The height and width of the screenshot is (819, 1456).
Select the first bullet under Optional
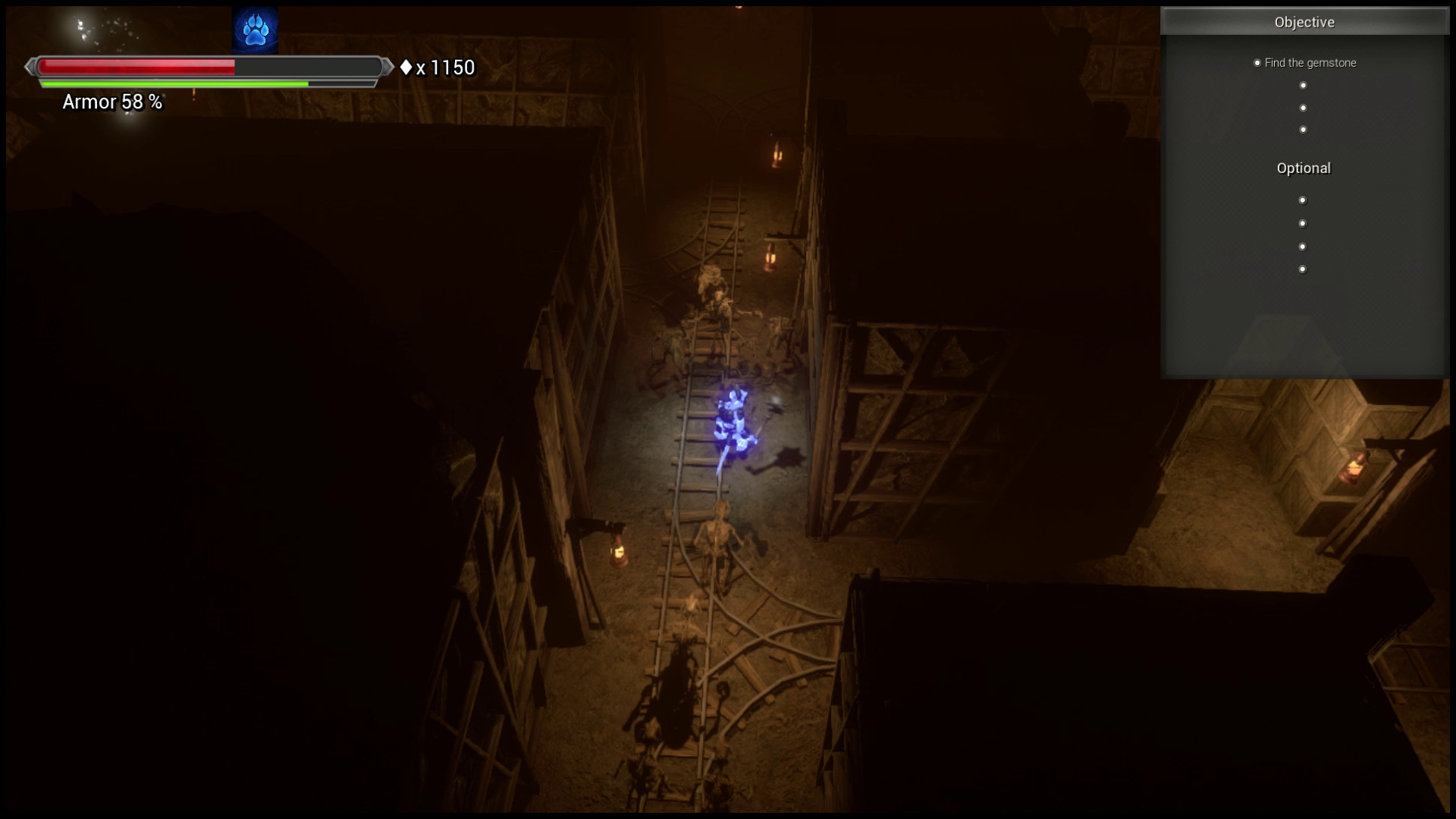[1303, 199]
